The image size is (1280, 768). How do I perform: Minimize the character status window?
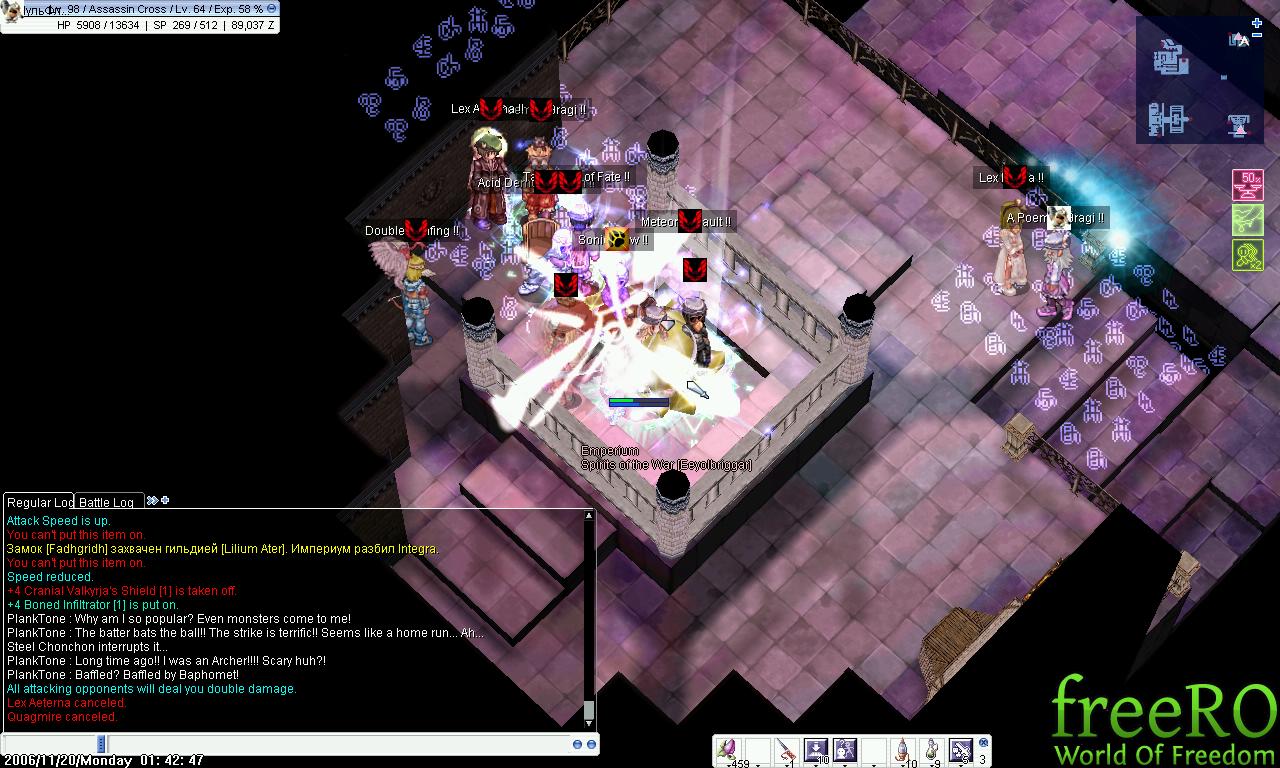(x=272, y=9)
